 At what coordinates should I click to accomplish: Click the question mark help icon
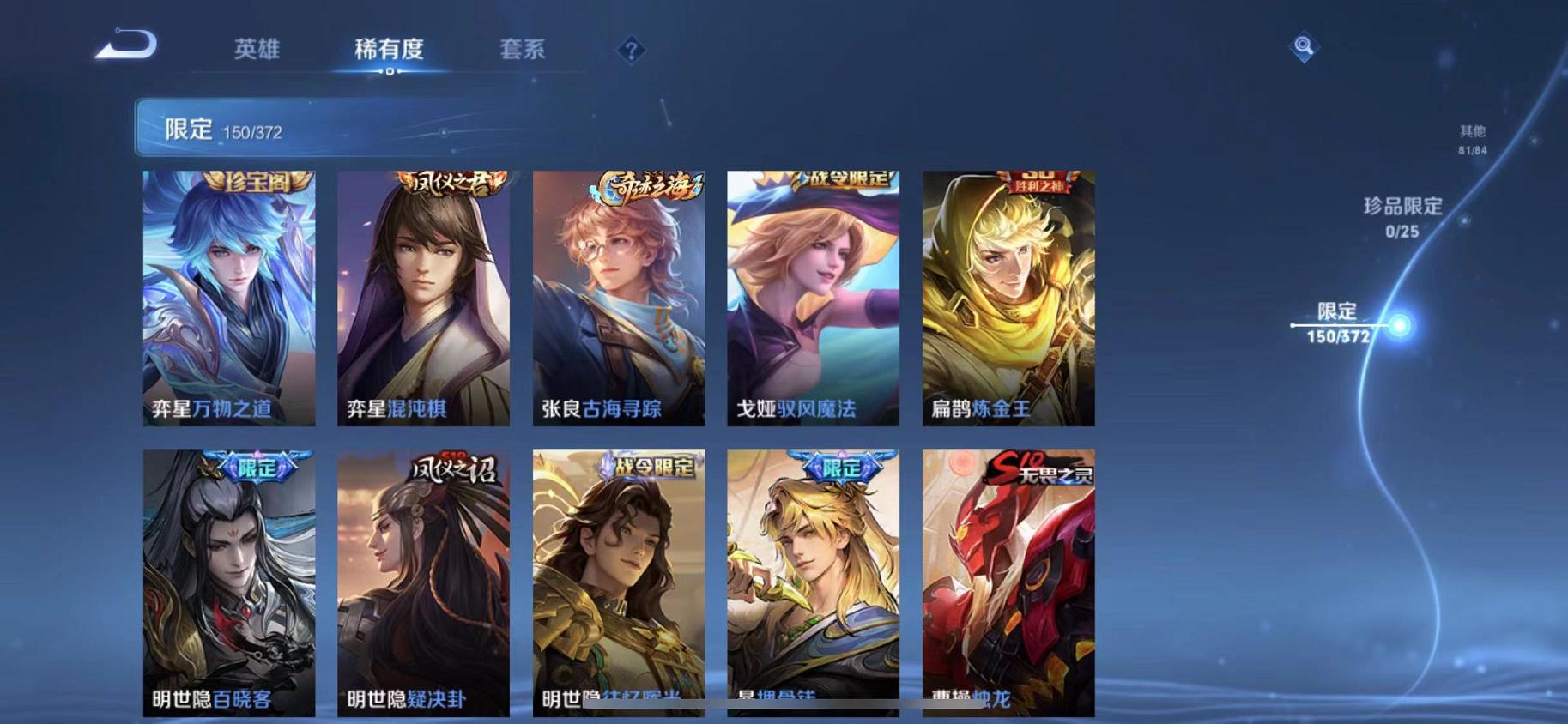tap(631, 51)
